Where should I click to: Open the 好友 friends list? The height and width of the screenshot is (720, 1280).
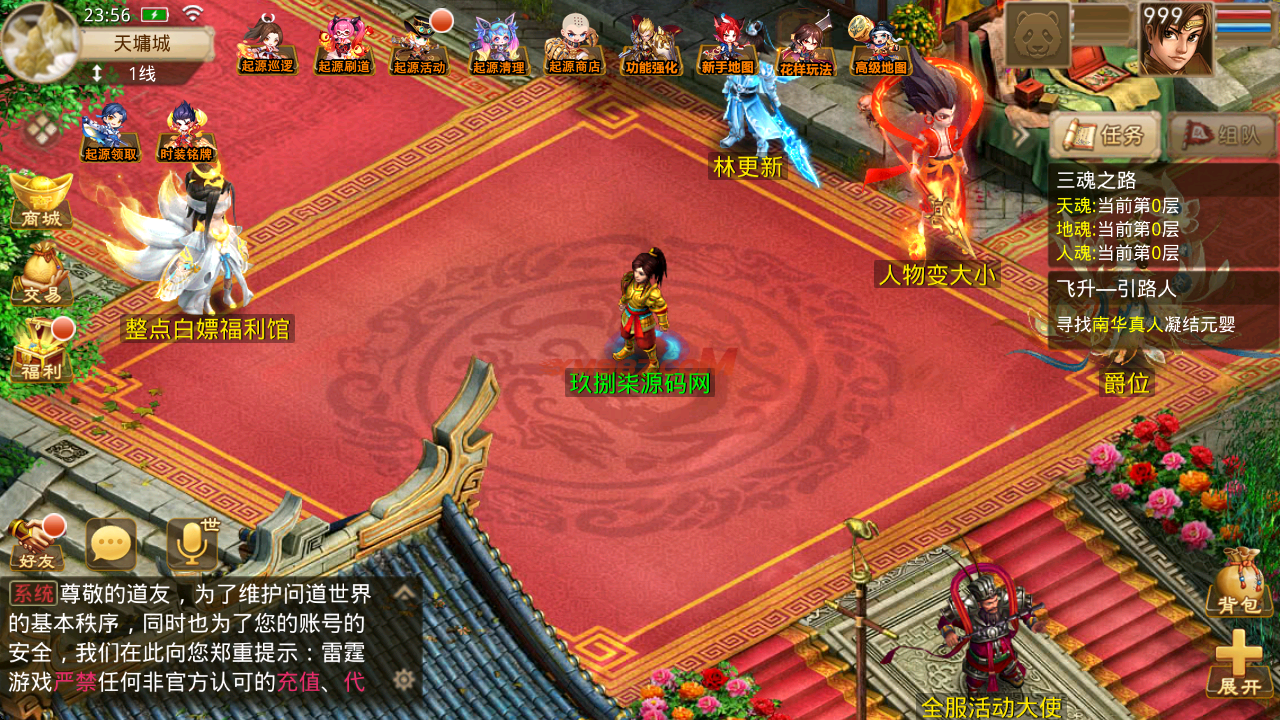point(36,545)
